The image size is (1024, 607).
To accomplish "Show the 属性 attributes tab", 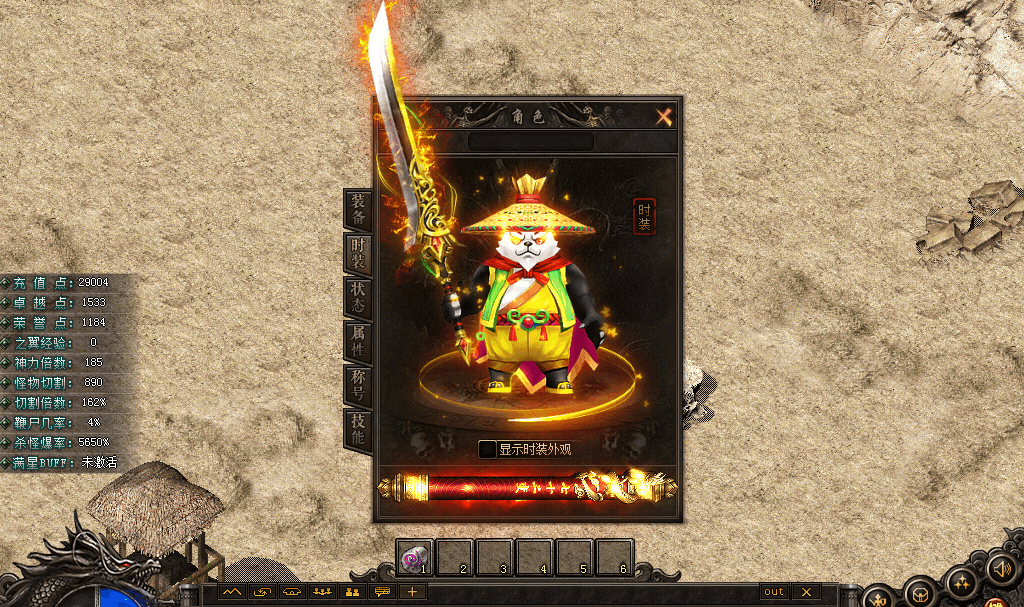I will pos(357,342).
